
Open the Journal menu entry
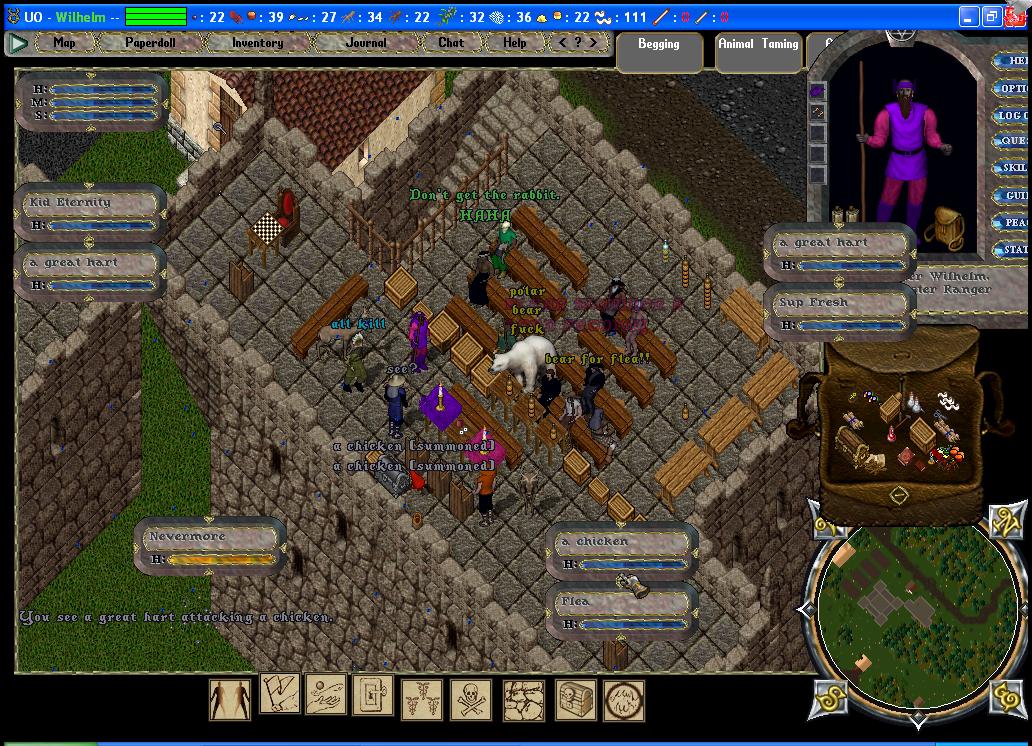coord(366,43)
